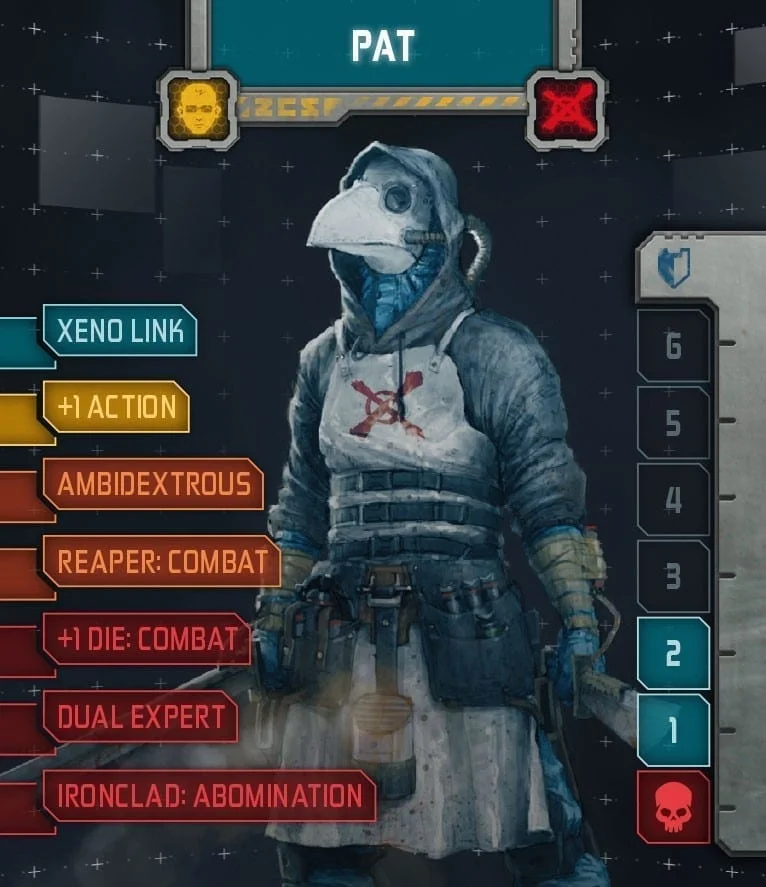
Task: Choose the +1 Action skill
Action: [x=116, y=407]
